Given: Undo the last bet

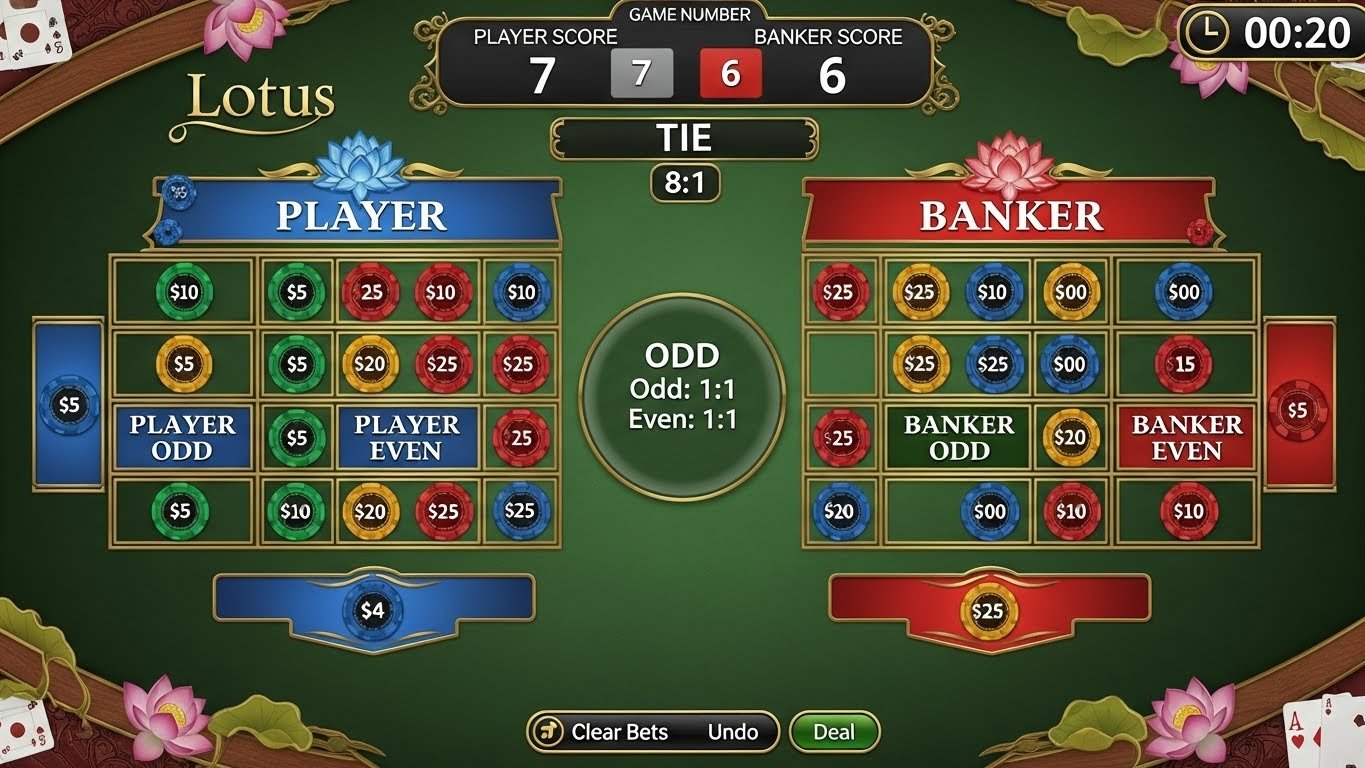Looking at the screenshot, I should 733,732.
